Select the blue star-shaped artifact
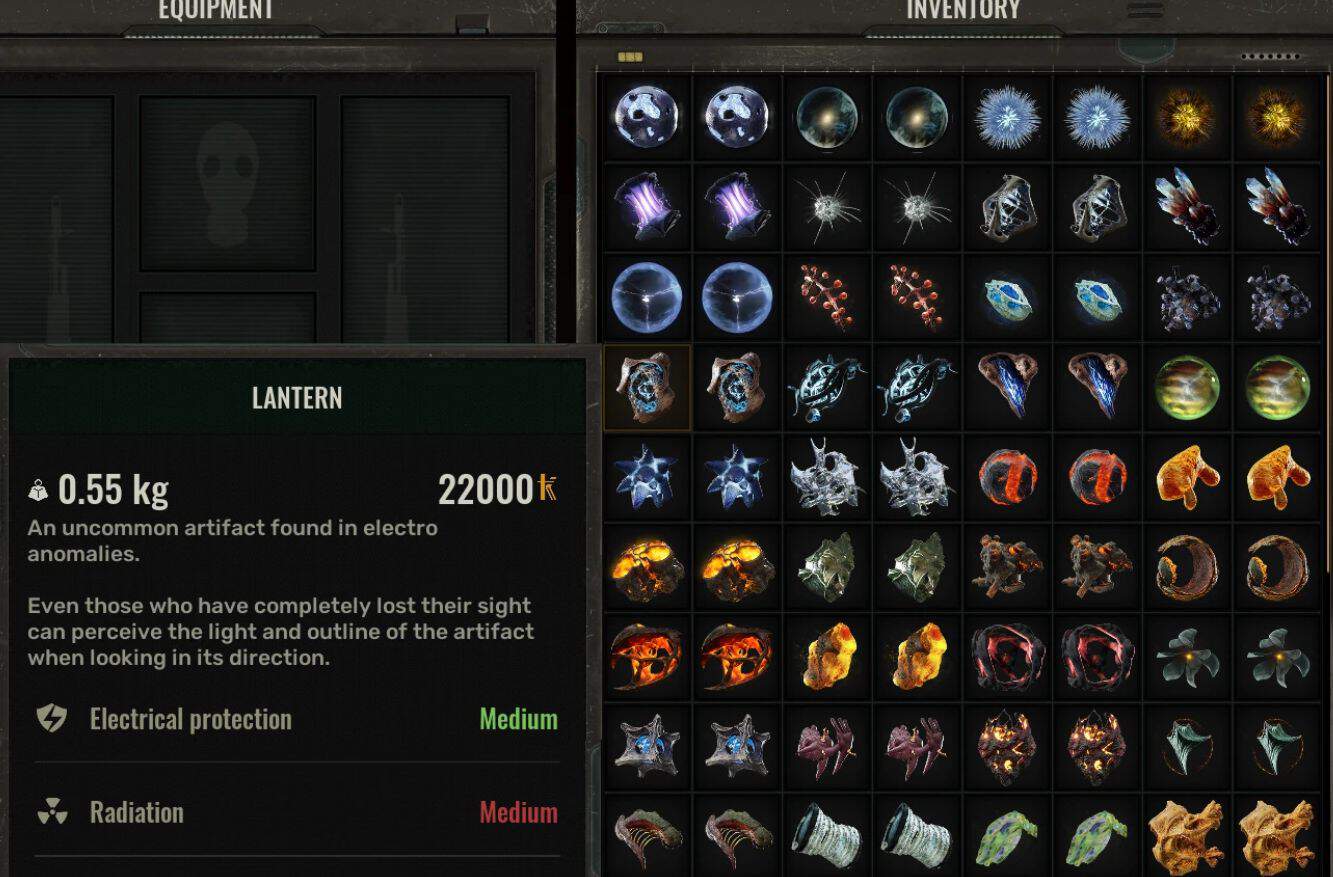Image resolution: width=1333 pixels, height=877 pixels. [x=645, y=478]
